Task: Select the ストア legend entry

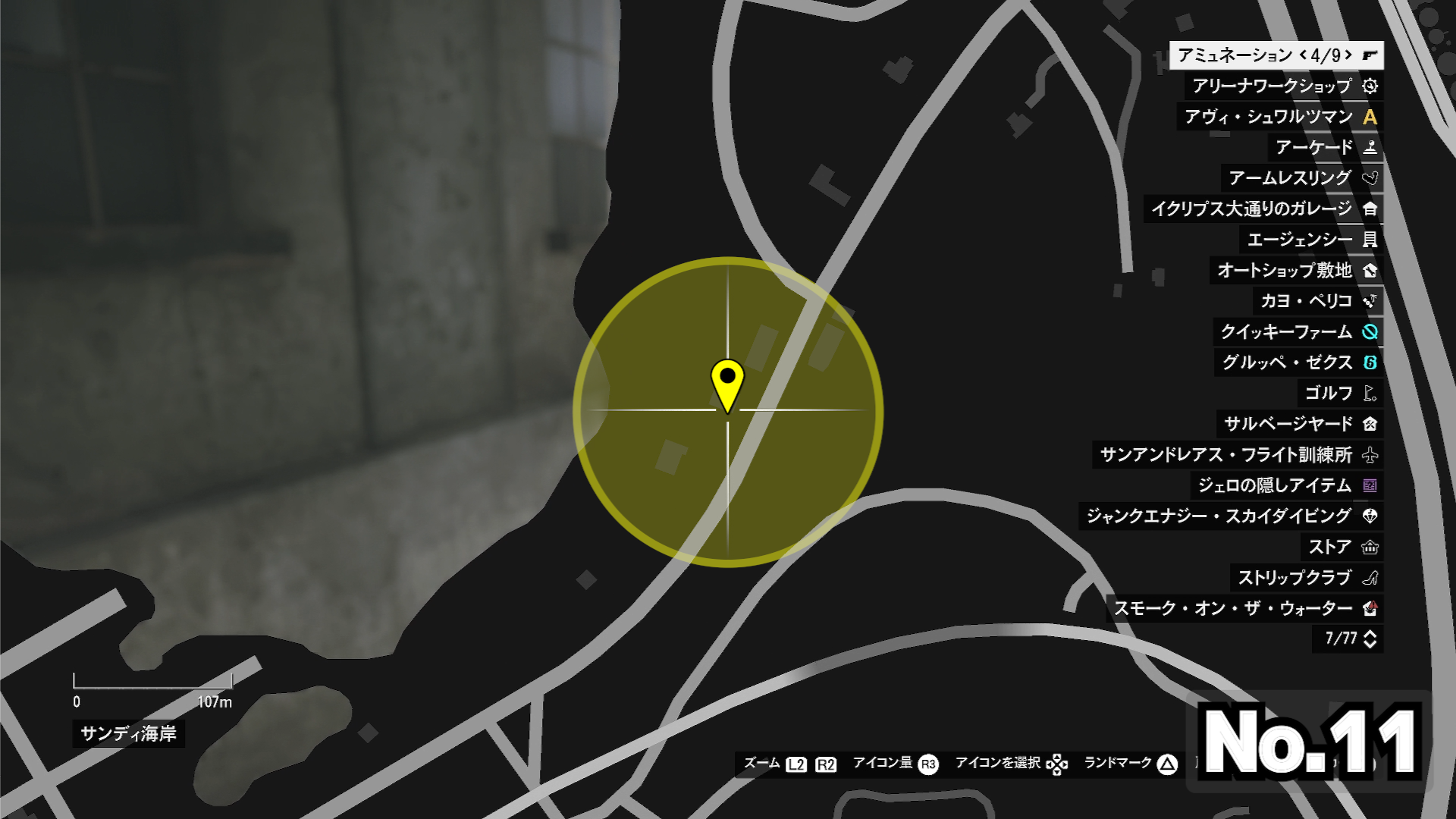Action: click(1341, 547)
